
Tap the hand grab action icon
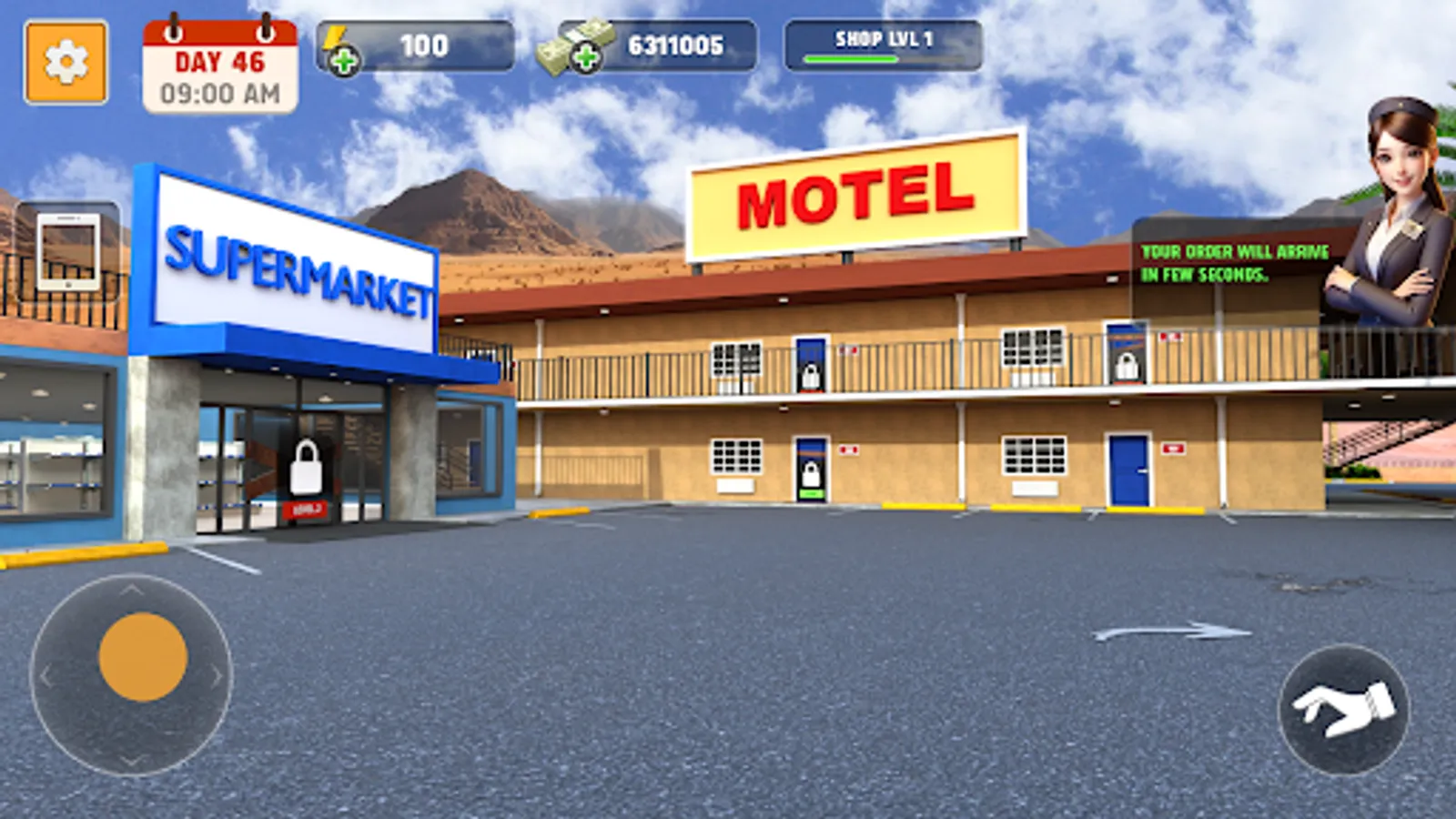pyautogui.click(x=1343, y=709)
